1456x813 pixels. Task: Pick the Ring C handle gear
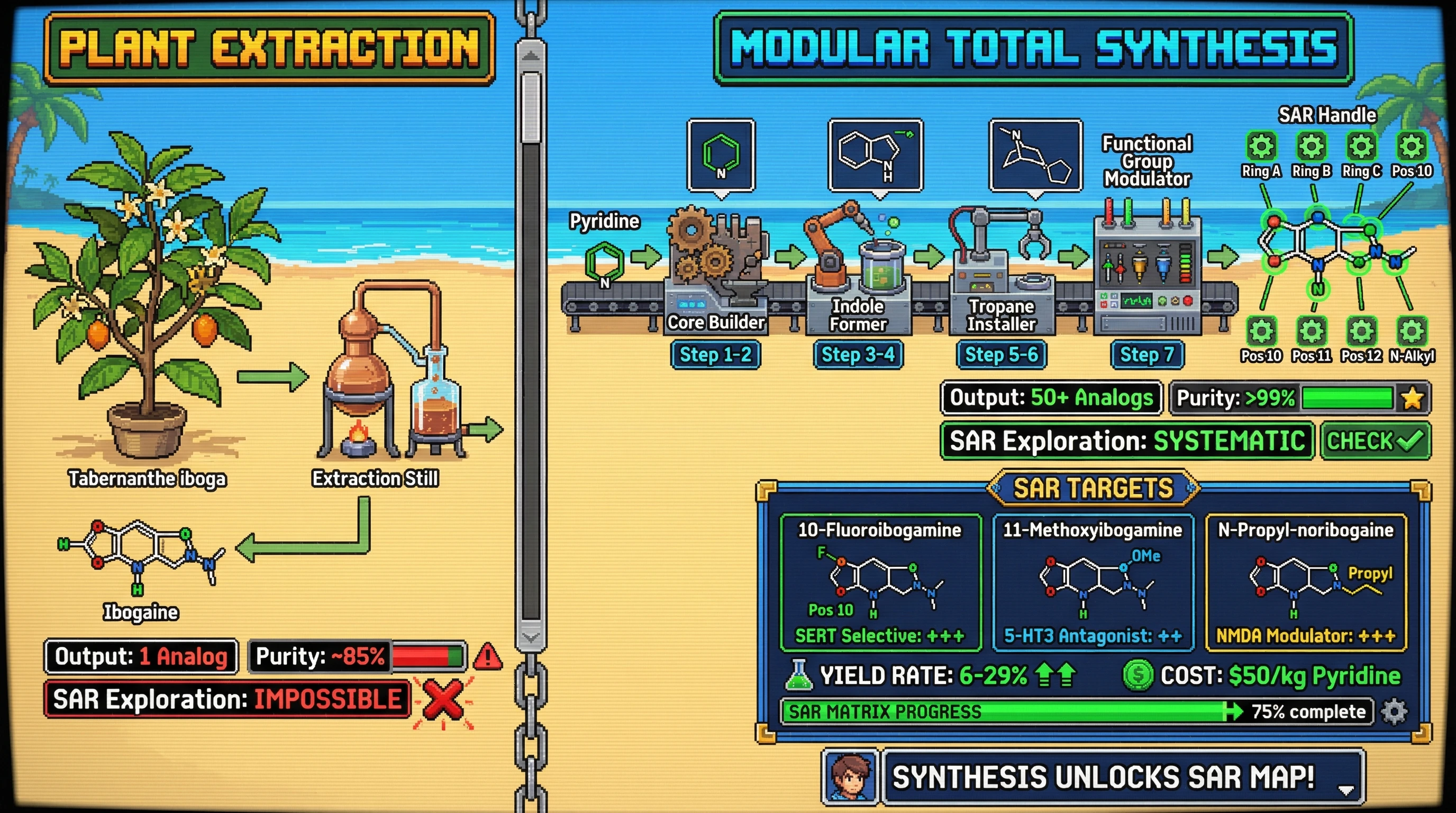(1361, 147)
